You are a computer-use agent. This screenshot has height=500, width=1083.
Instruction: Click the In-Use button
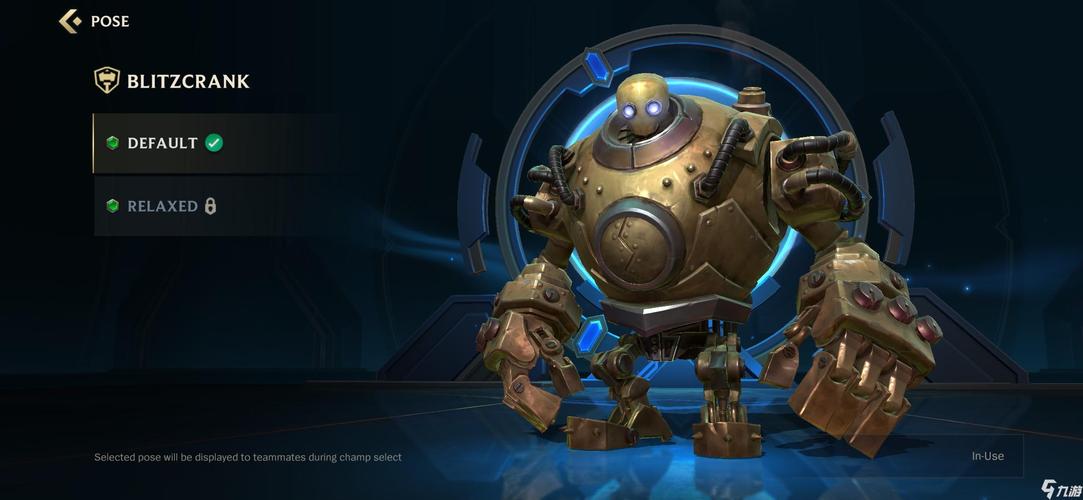987,456
